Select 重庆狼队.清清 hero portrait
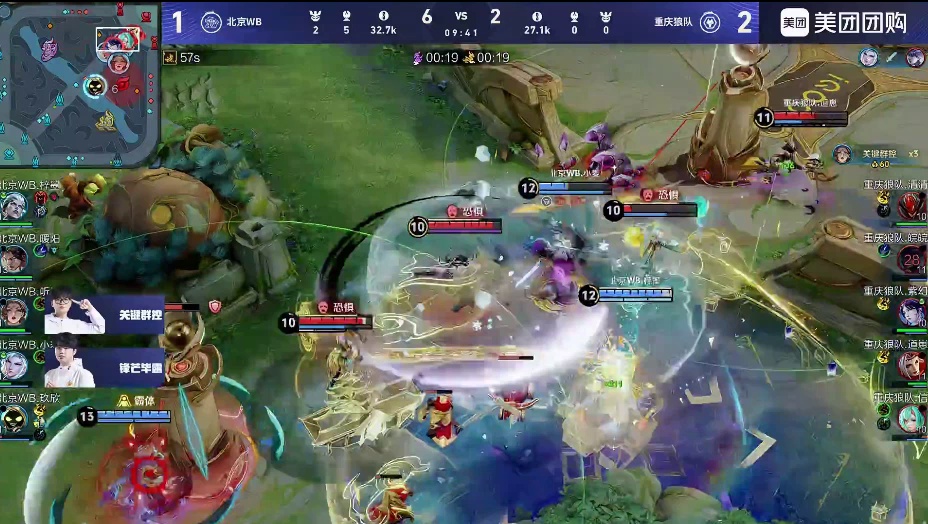Screen dimensions: 928x524 [x=911, y=205]
